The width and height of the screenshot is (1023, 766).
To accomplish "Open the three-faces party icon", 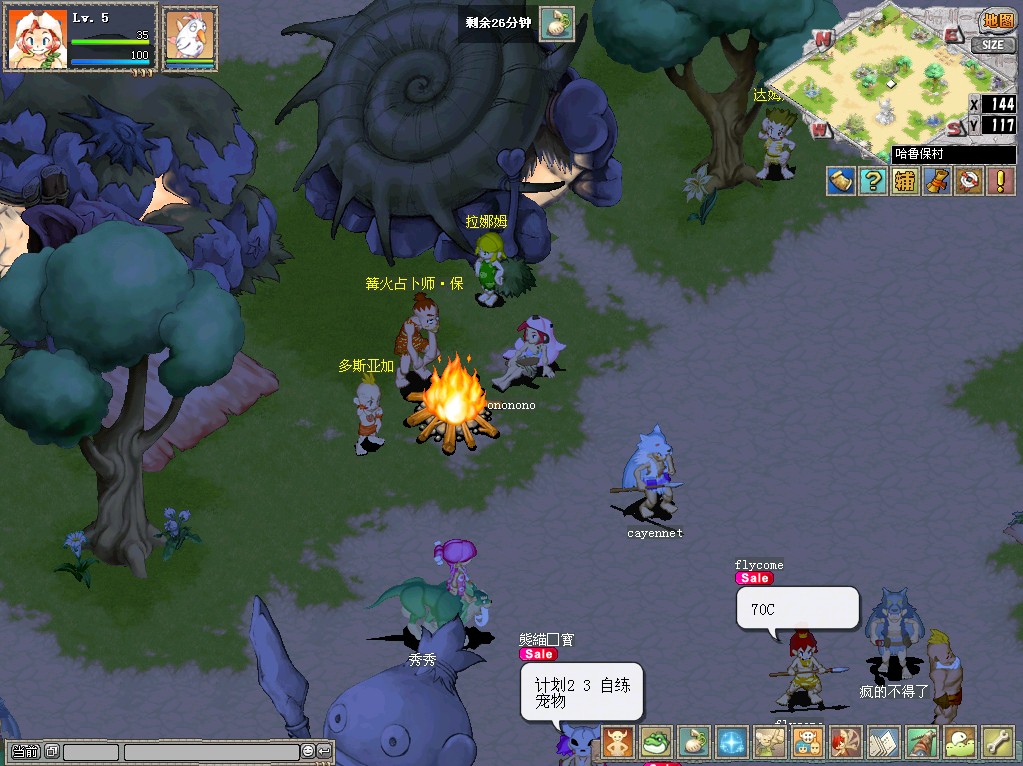I will 808,742.
